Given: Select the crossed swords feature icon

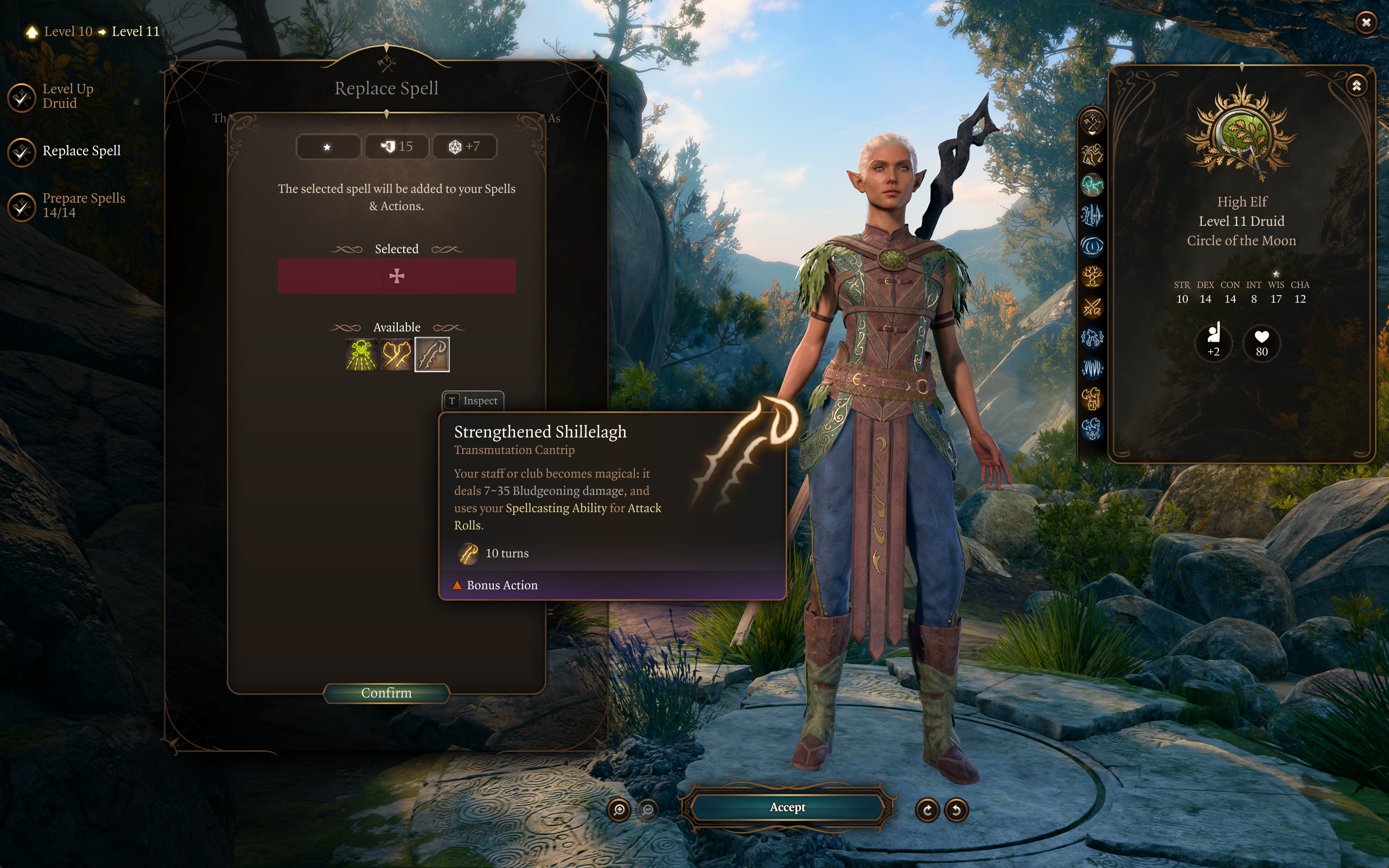Looking at the screenshot, I should point(1092,307).
